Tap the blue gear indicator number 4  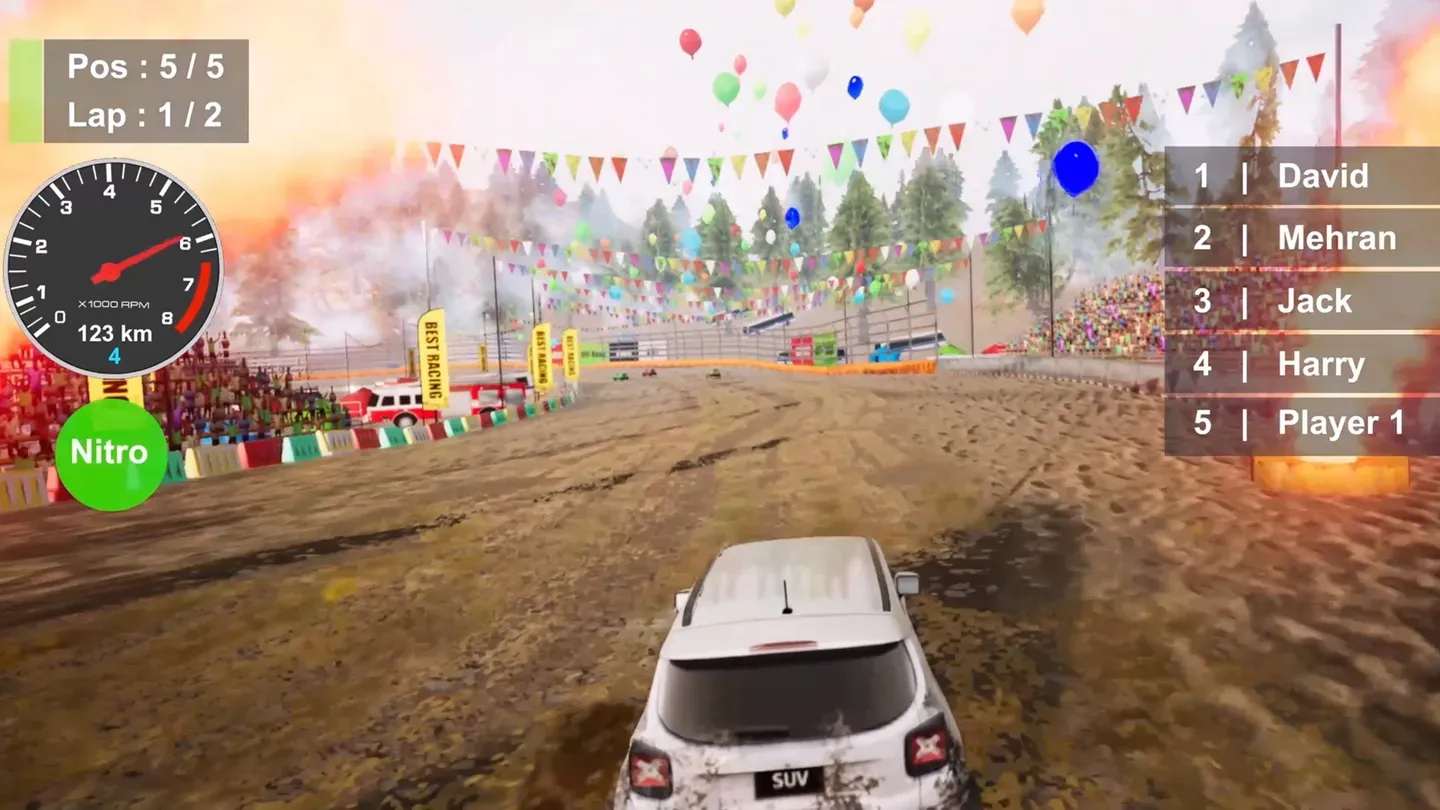tap(113, 354)
